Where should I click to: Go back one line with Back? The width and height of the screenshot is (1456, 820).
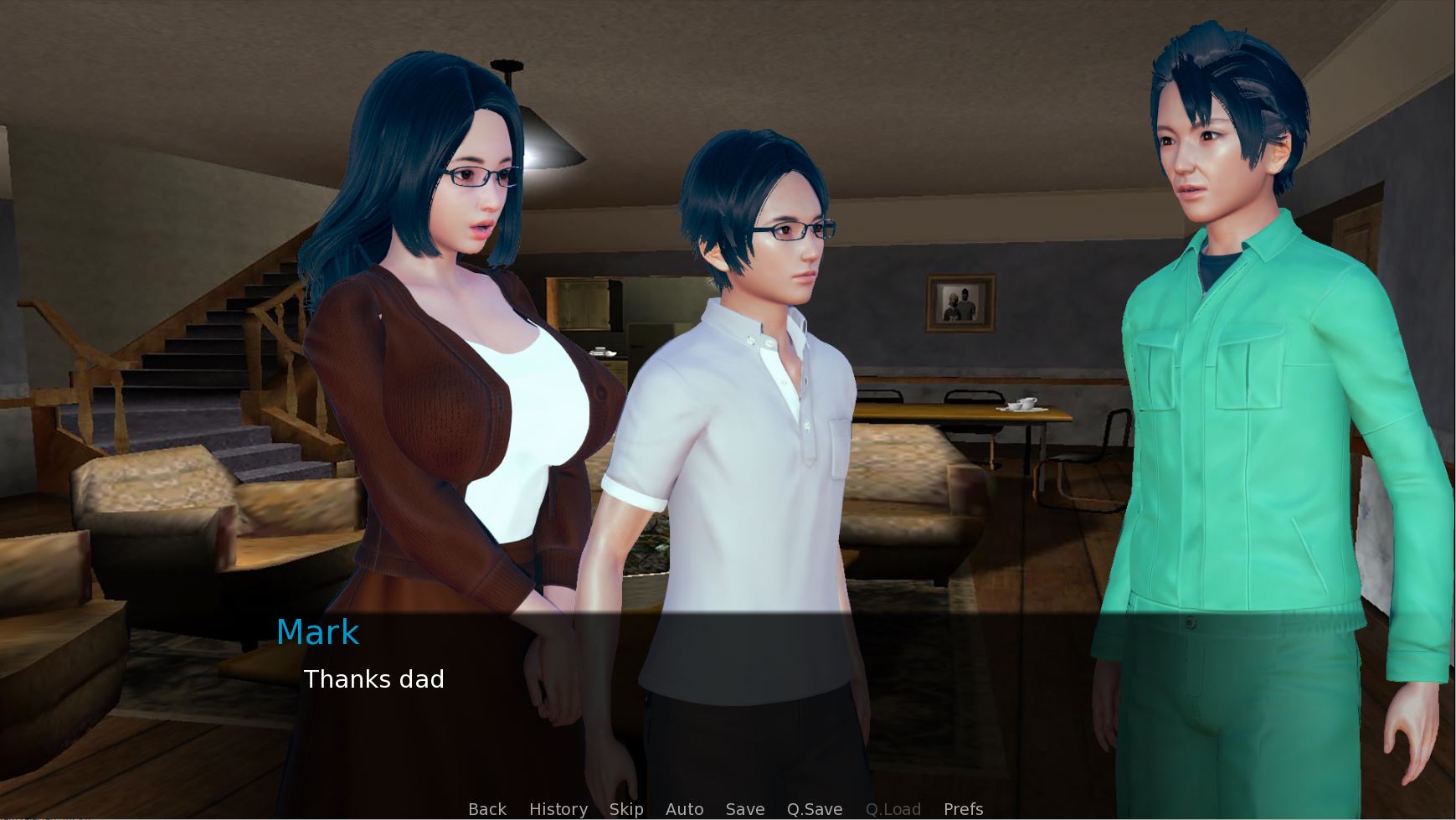(x=487, y=809)
